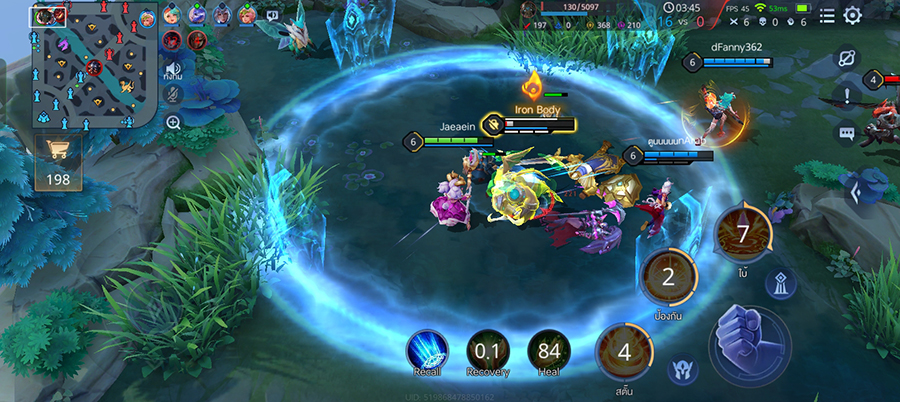Use the Recovery ability on cooldown
This screenshot has height=402, width=900.
pyautogui.click(x=487, y=351)
